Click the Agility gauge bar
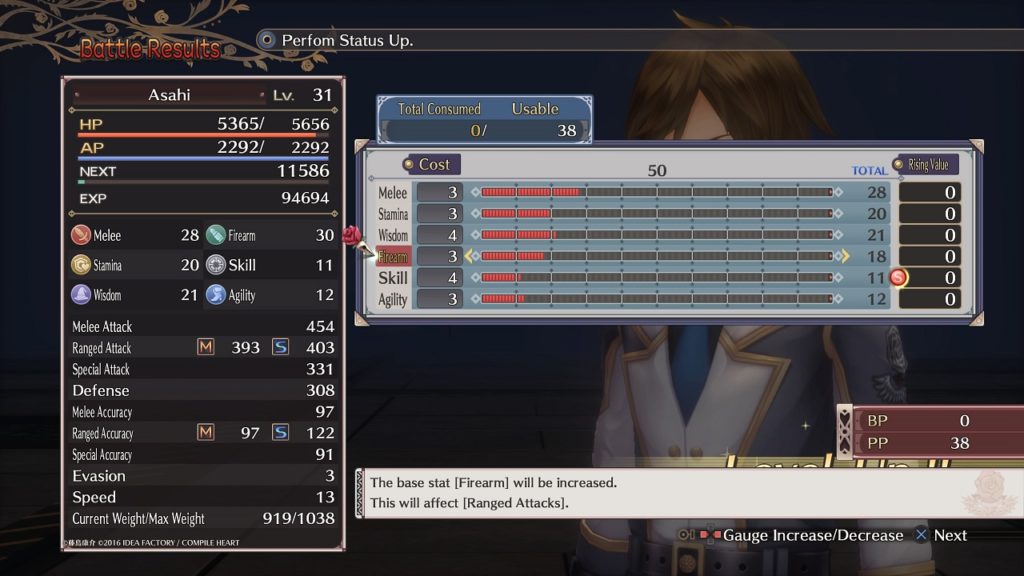This screenshot has height=576, width=1024. pyautogui.click(x=656, y=299)
